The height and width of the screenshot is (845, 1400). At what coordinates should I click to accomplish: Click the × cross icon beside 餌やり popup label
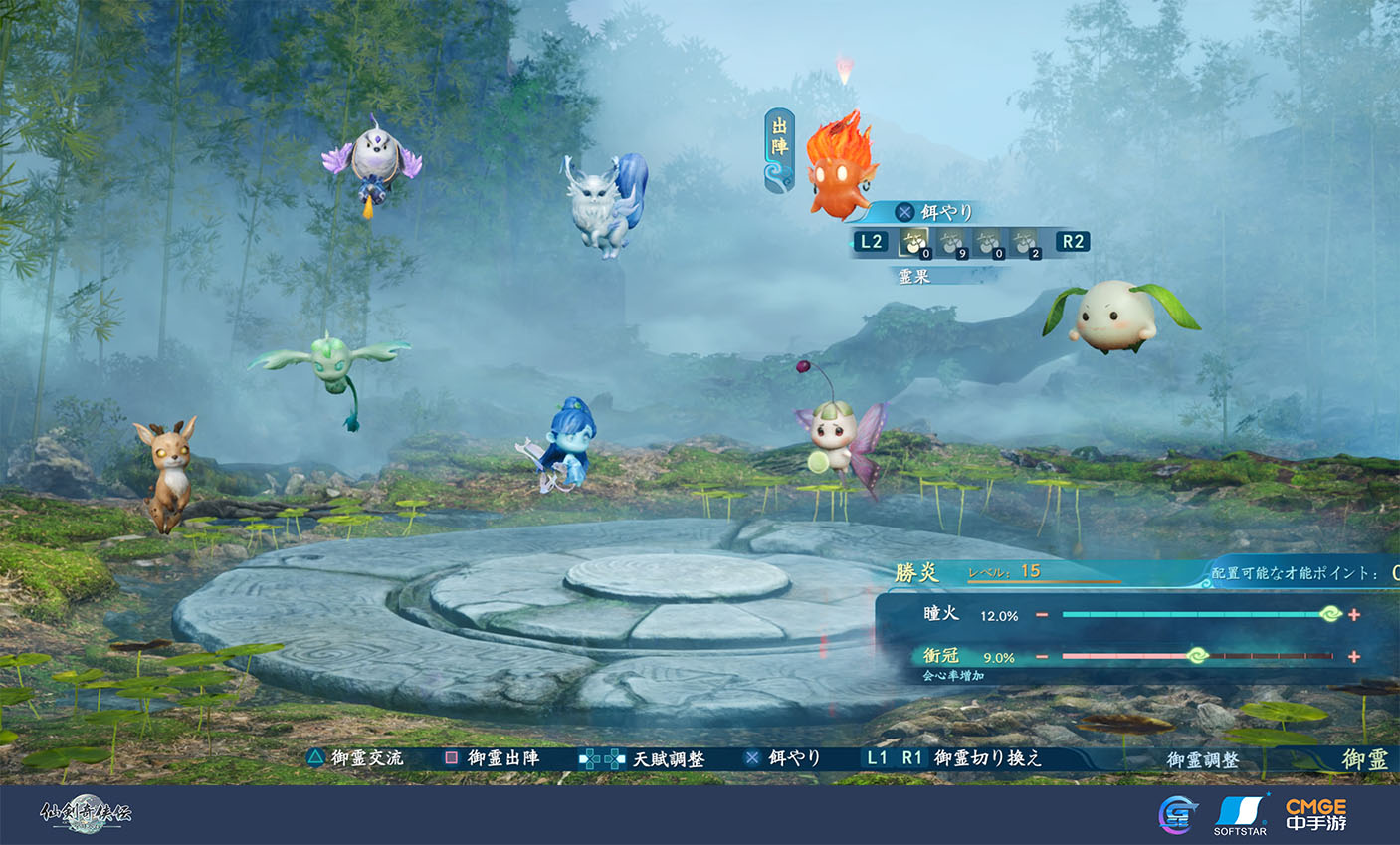point(905,211)
